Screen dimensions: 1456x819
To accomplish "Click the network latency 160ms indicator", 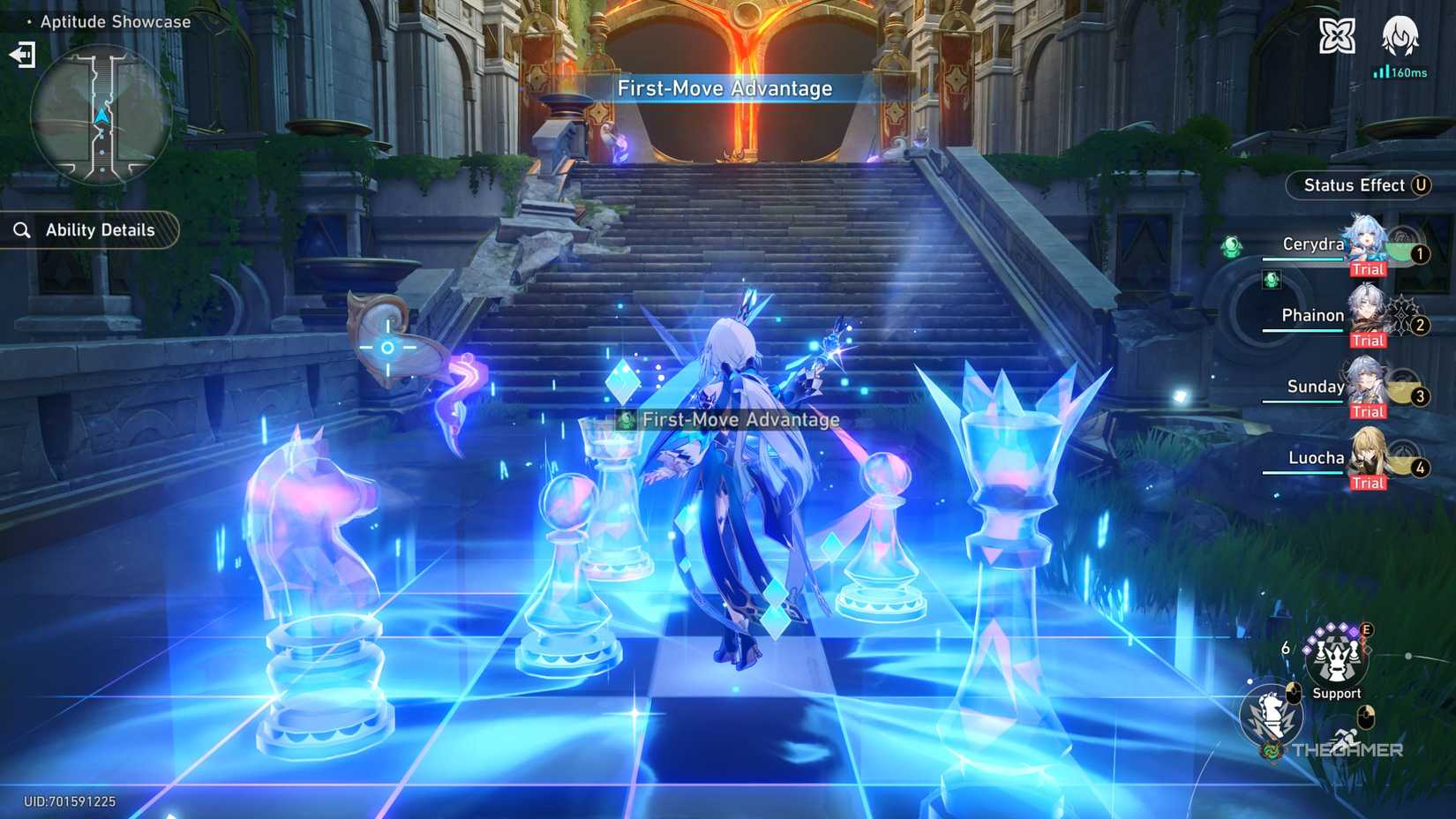I will (1399, 73).
